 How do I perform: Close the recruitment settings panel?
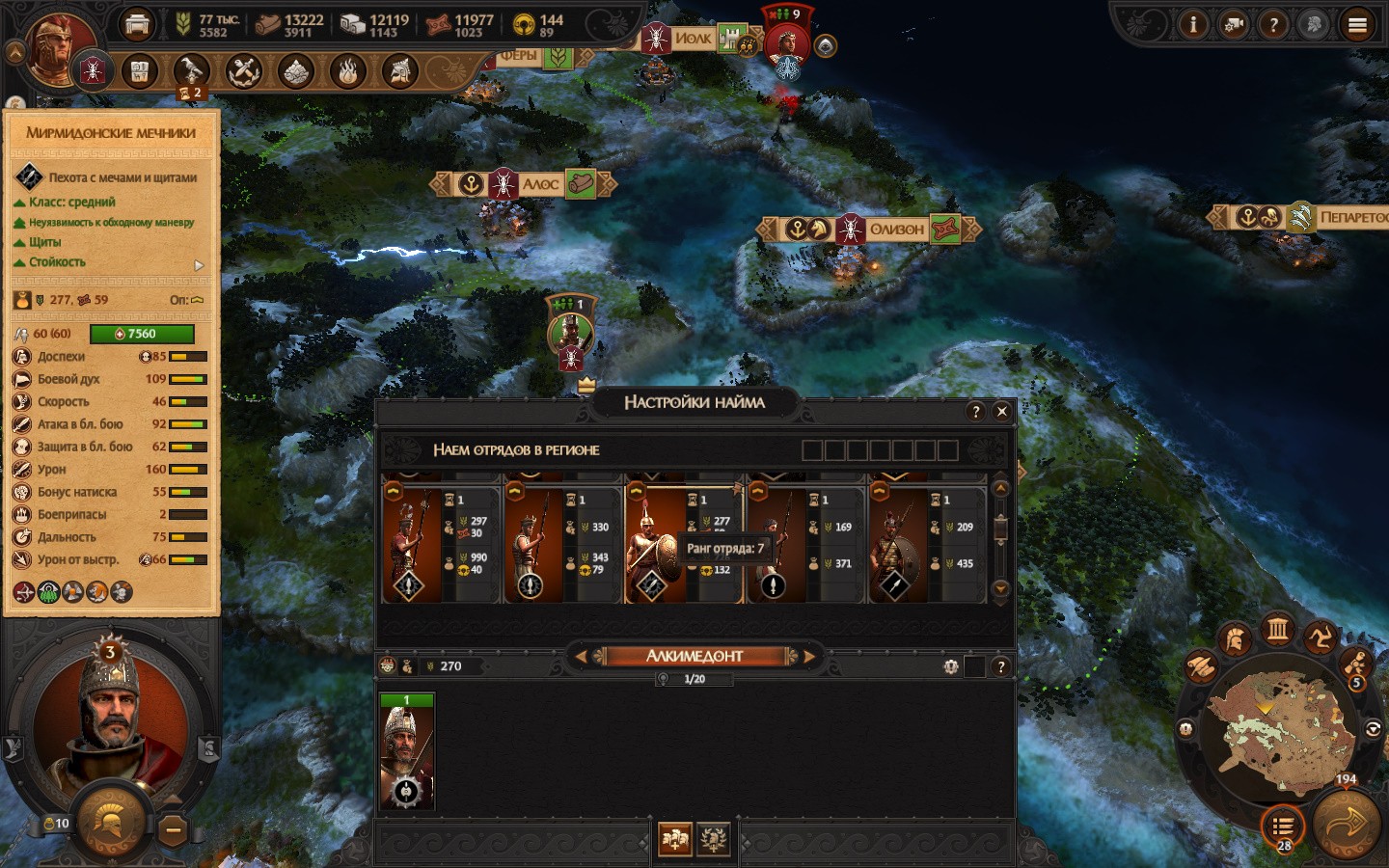coord(1002,412)
